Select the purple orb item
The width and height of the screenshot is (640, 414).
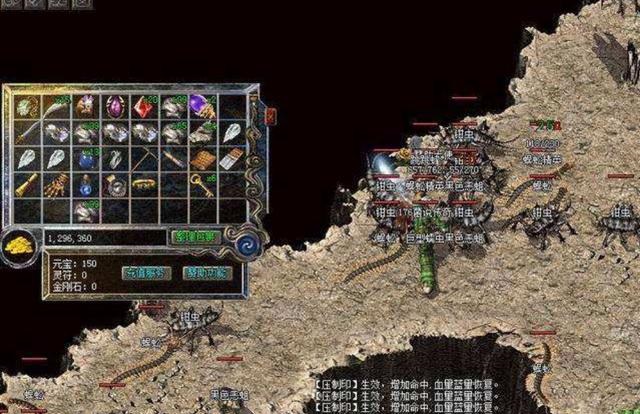click(201, 106)
